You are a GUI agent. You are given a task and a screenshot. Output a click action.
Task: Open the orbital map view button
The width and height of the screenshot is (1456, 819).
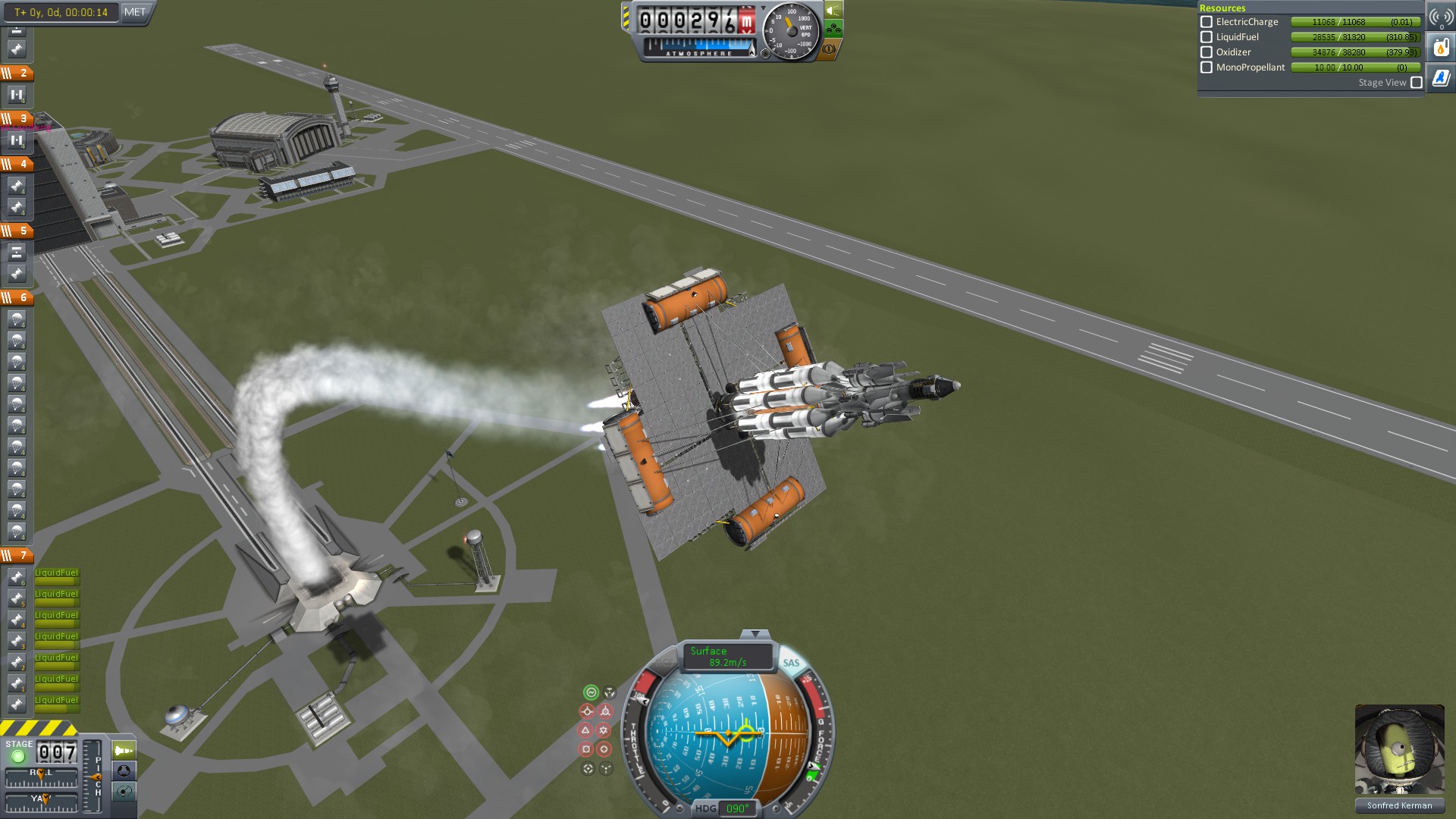pyautogui.click(x=124, y=792)
